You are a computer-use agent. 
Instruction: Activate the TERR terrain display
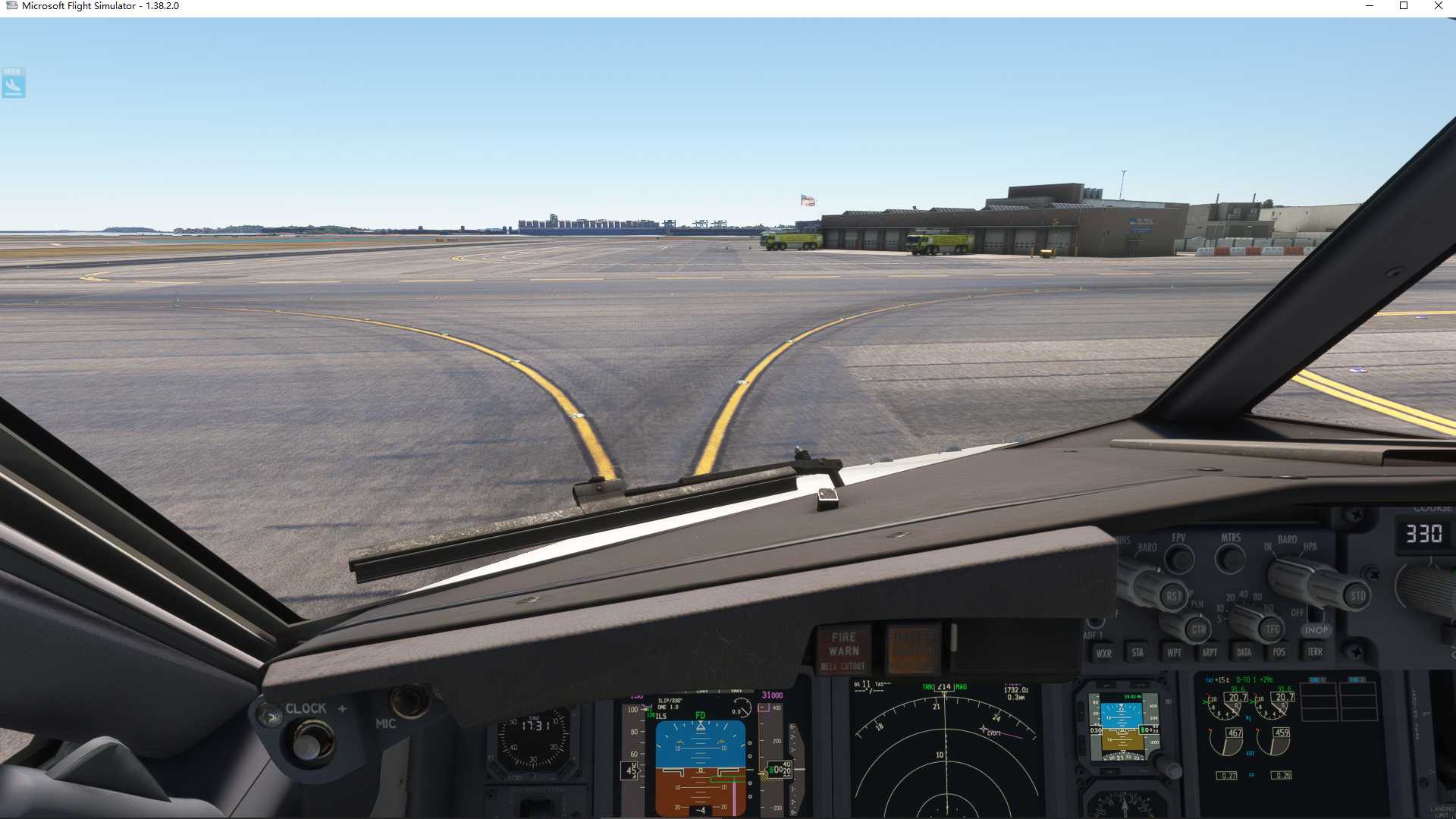coord(1315,652)
